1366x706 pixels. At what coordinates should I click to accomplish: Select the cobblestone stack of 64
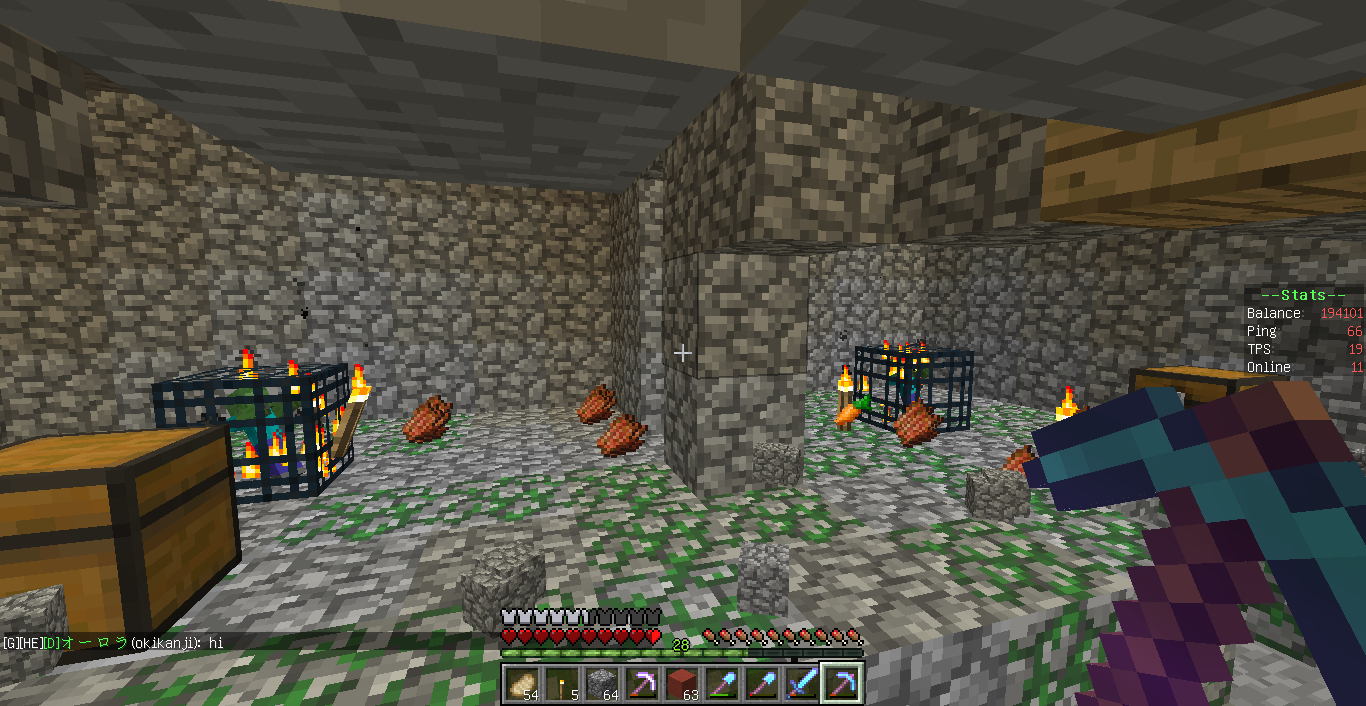(x=602, y=683)
